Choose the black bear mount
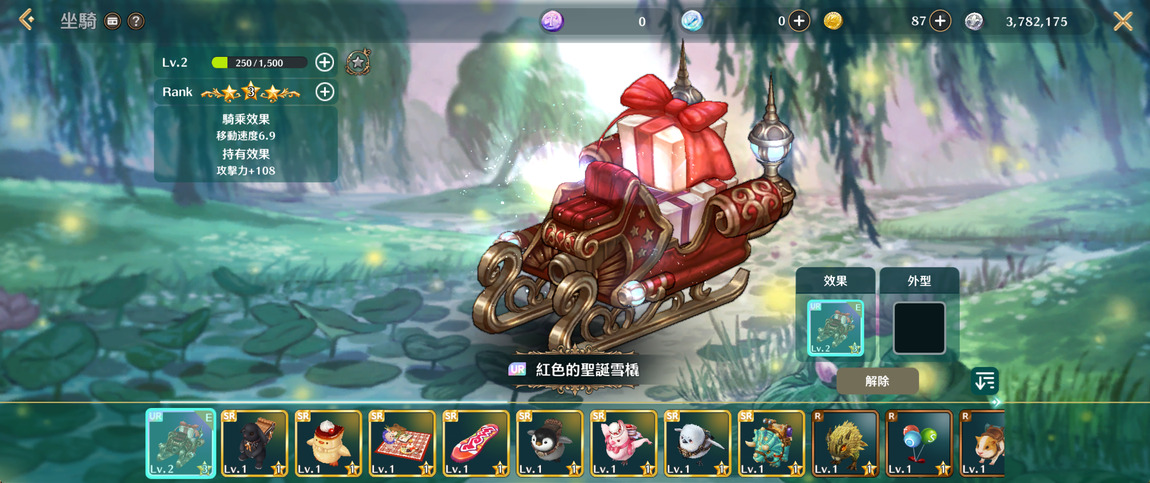Viewport: 1150px width, 483px height. pos(255,443)
